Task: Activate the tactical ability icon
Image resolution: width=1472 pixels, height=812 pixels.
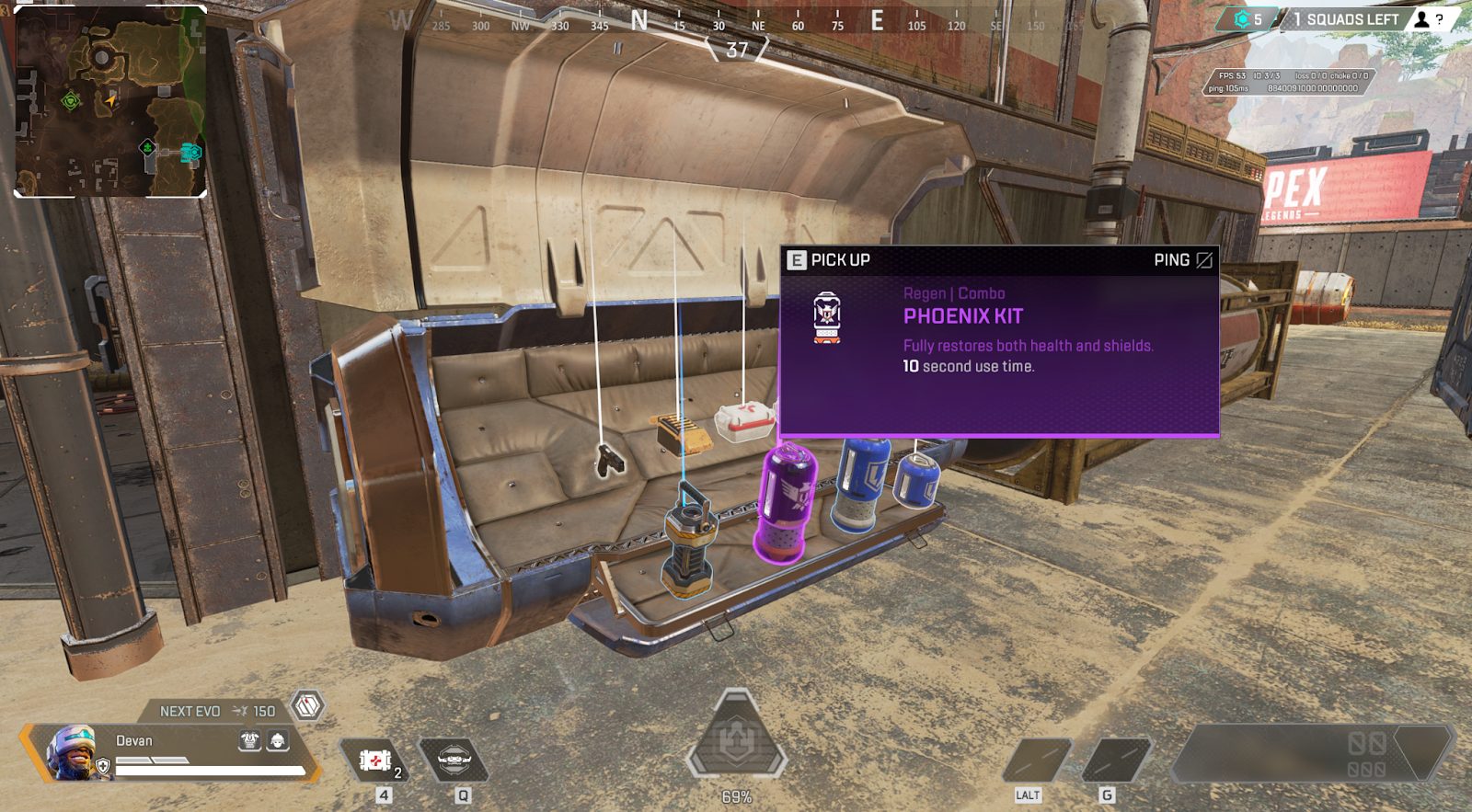Action: coord(454,761)
